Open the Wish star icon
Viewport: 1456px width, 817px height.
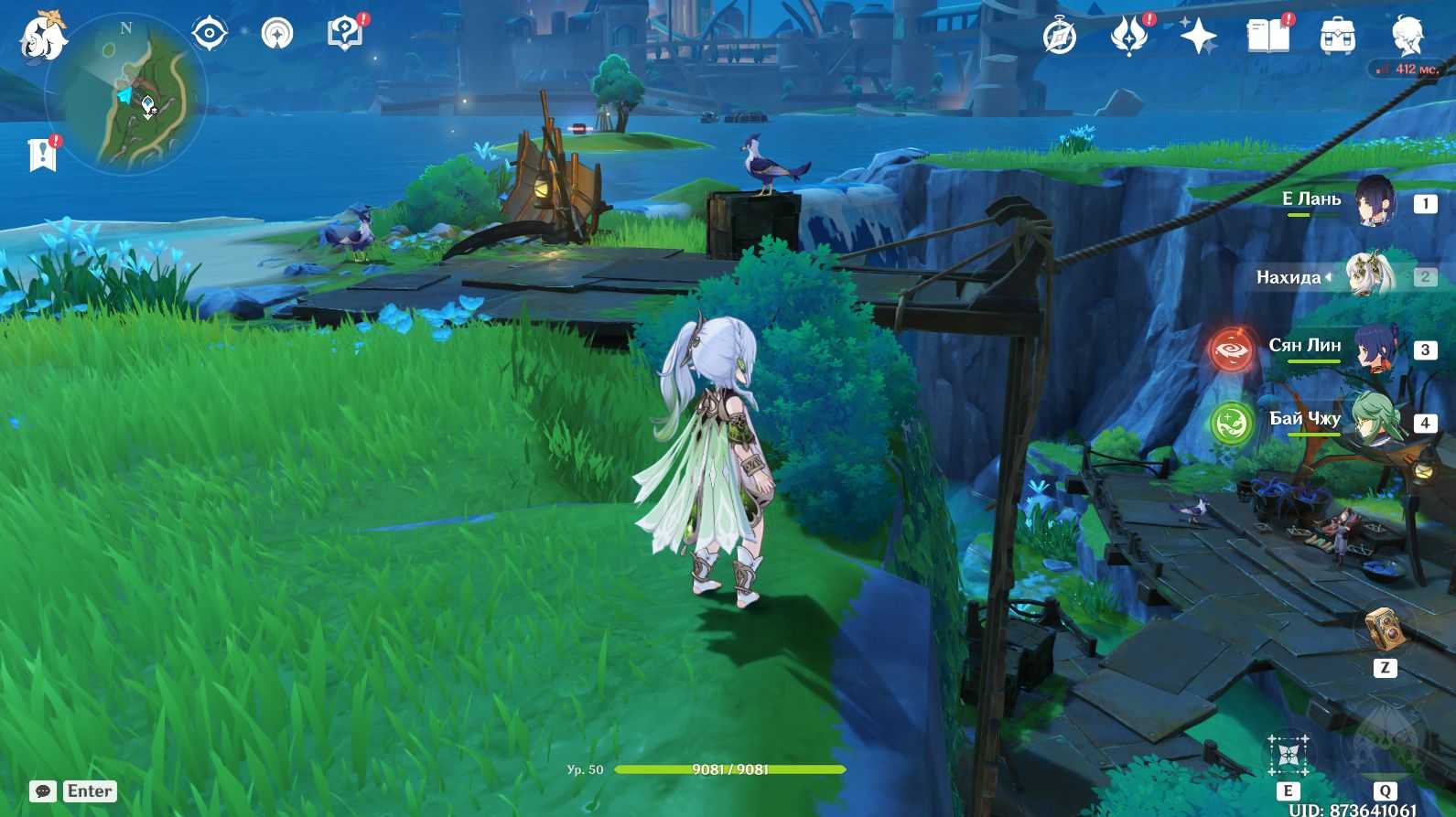[x=1198, y=37]
